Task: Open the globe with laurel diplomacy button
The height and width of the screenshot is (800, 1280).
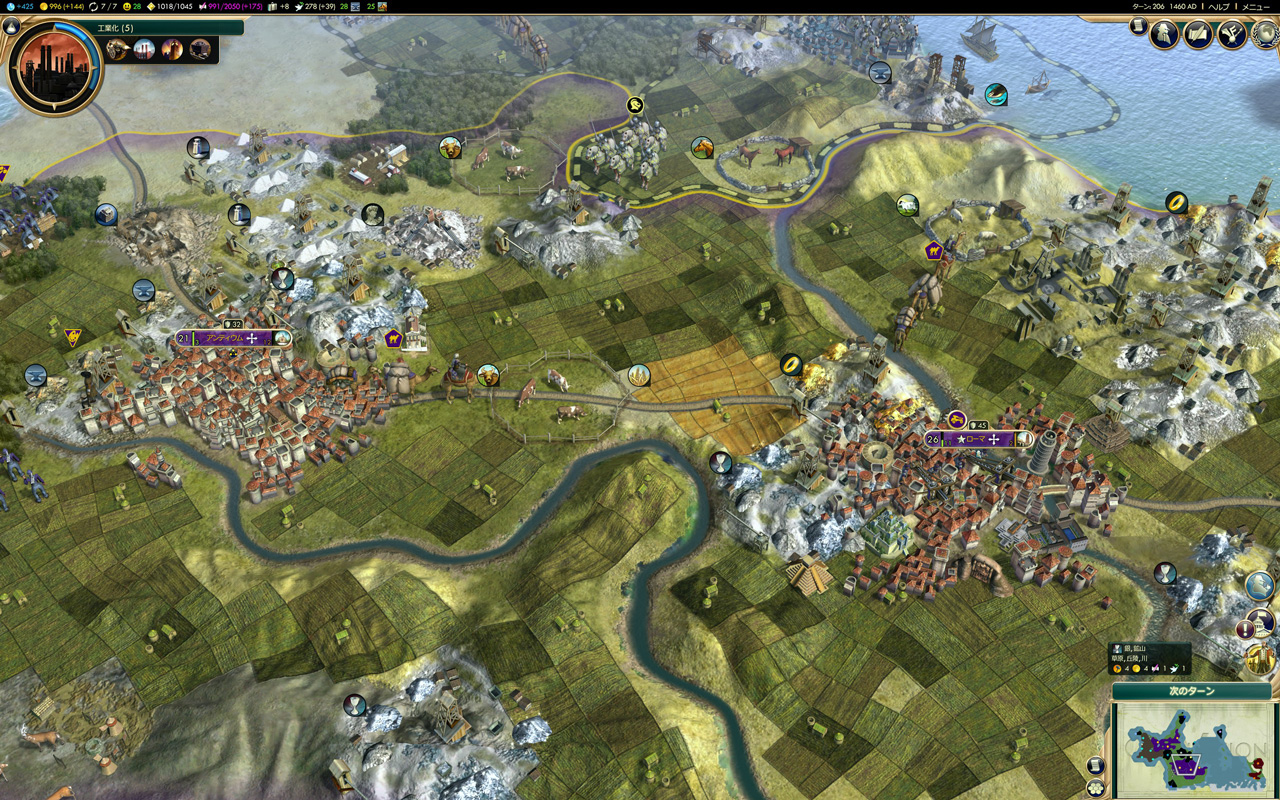Action: point(1262,35)
